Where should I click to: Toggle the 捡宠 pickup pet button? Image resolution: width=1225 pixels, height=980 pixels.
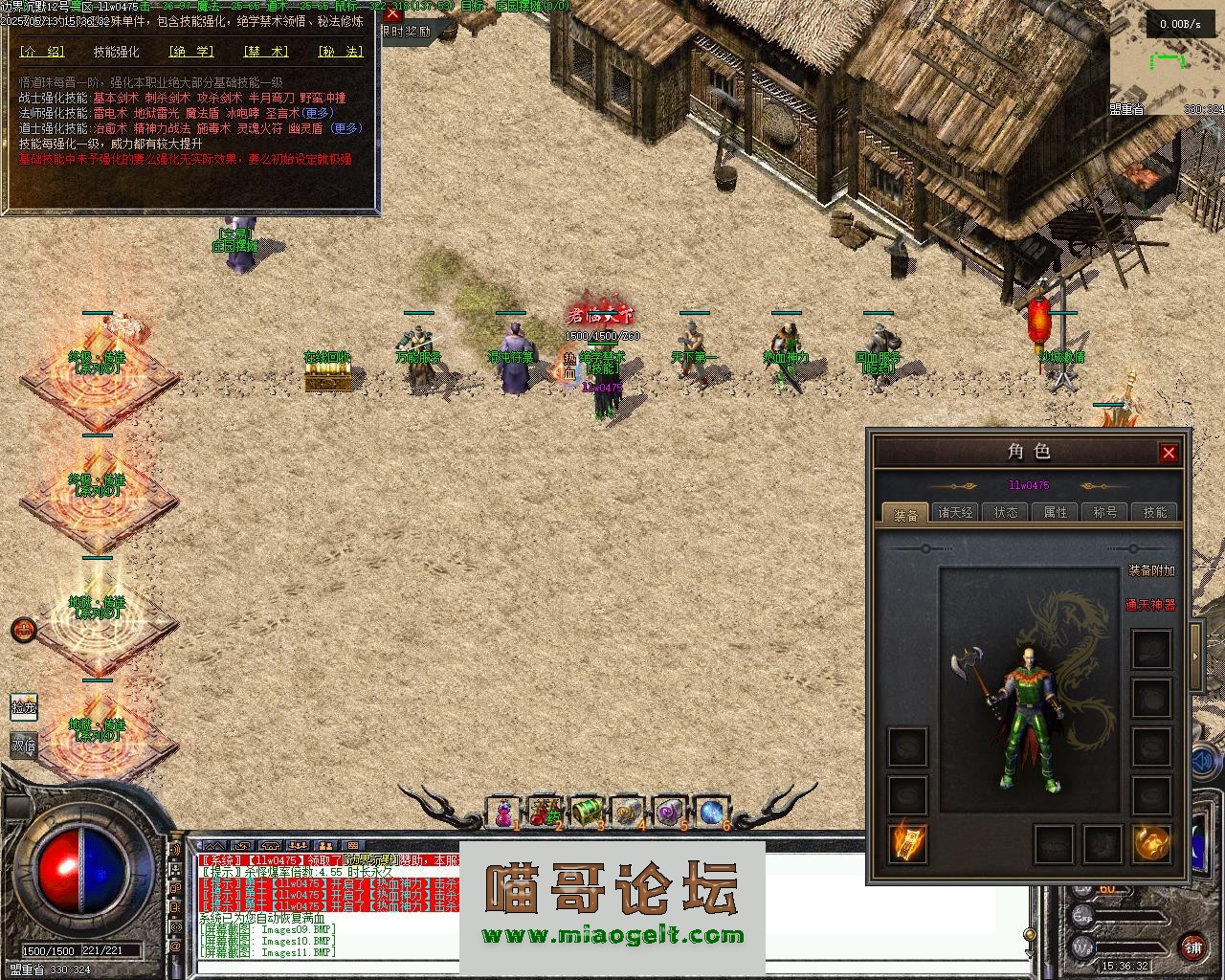click(24, 707)
